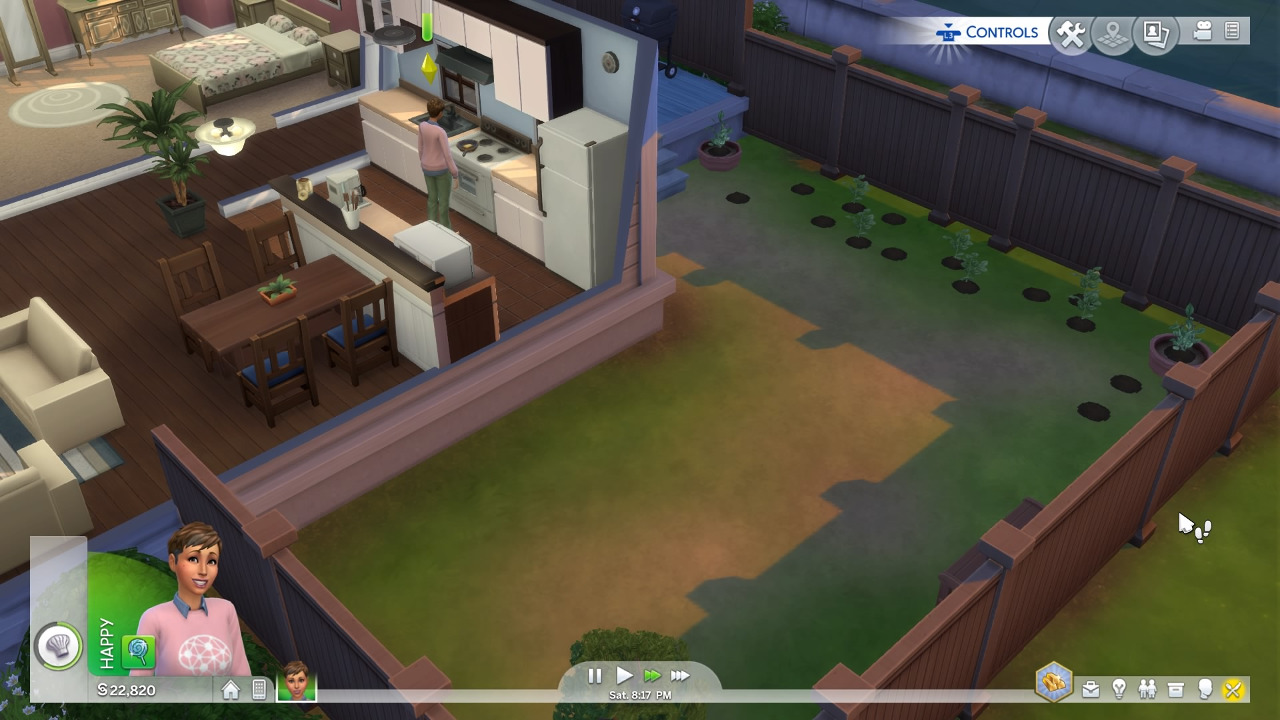The width and height of the screenshot is (1280, 720).
Task: Open the highlighted Needs fork and knife panel
Action: [1233, 689]
